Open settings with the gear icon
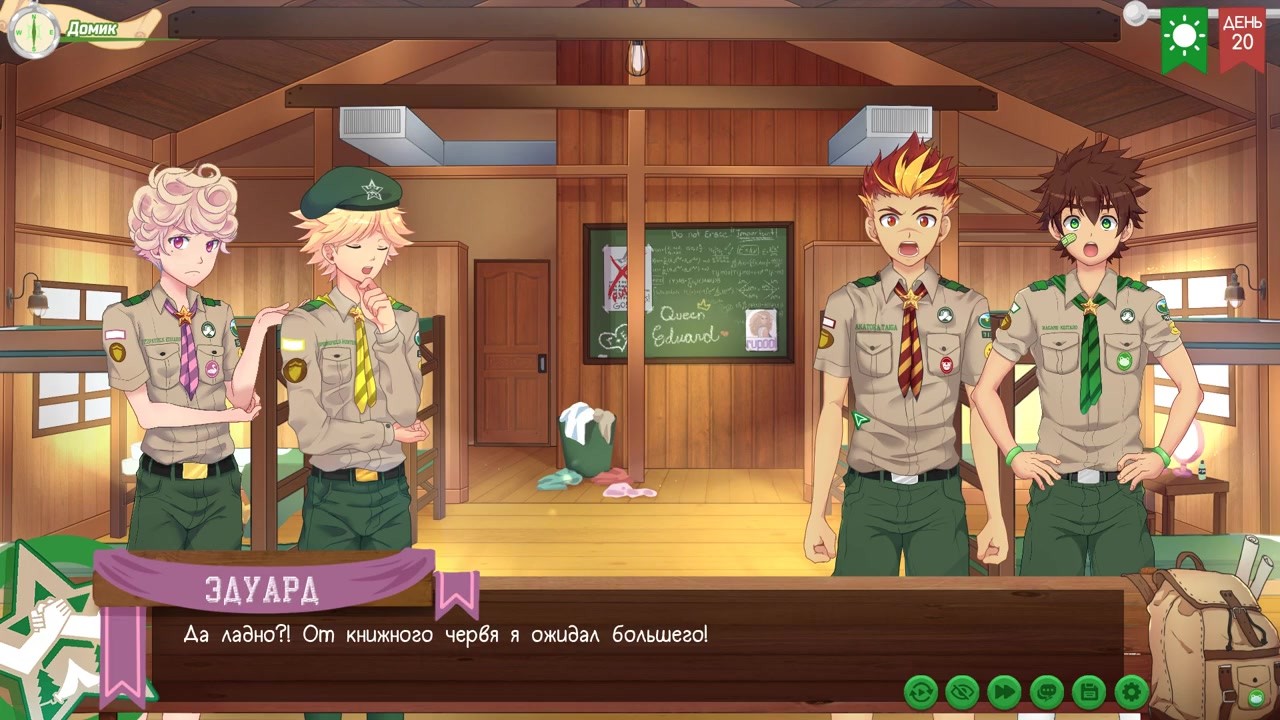 (1131, 691)
